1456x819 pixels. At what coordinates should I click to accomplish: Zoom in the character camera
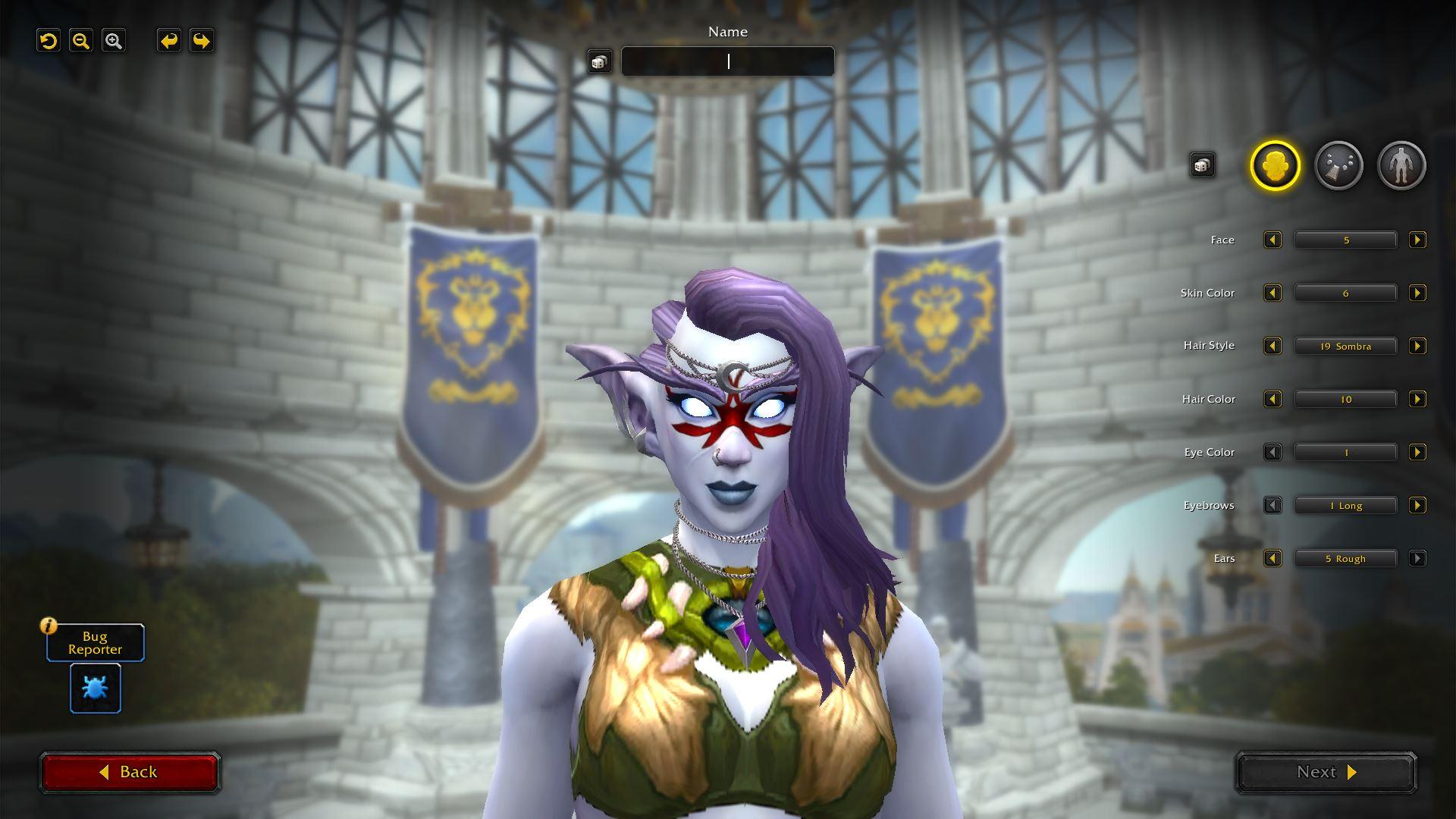coord(114,41)
